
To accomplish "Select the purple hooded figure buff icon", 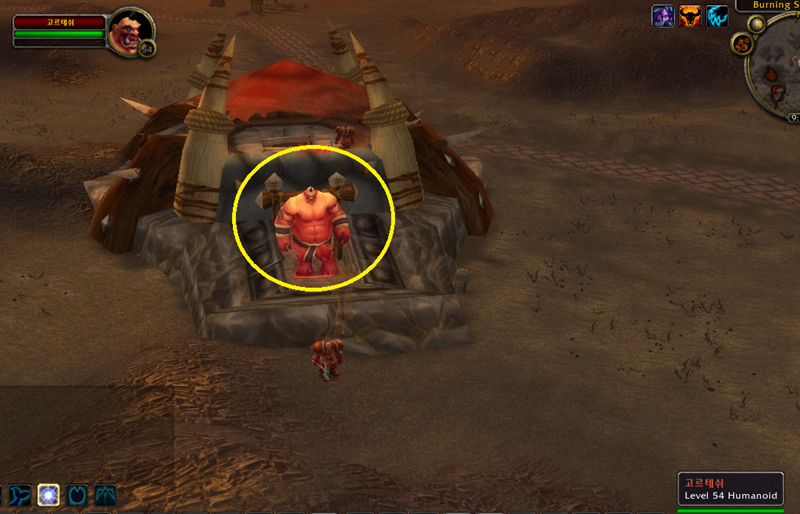I will [x=663, y=16].
